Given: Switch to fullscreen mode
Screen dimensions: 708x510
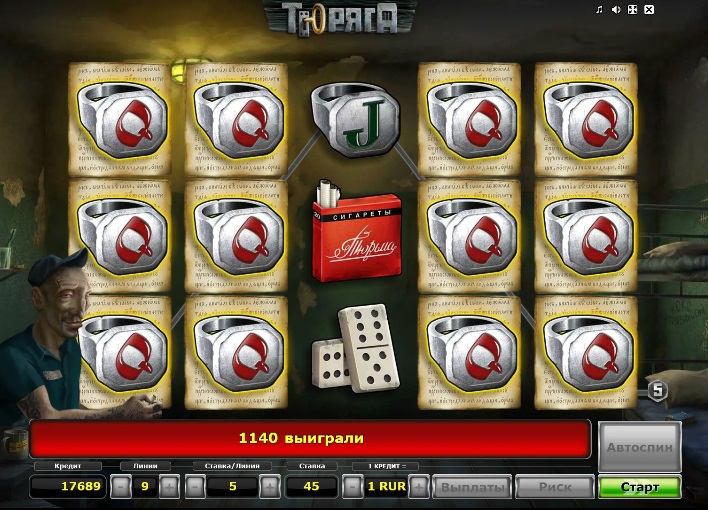Looking at the screenshot, I should point(632,10).
